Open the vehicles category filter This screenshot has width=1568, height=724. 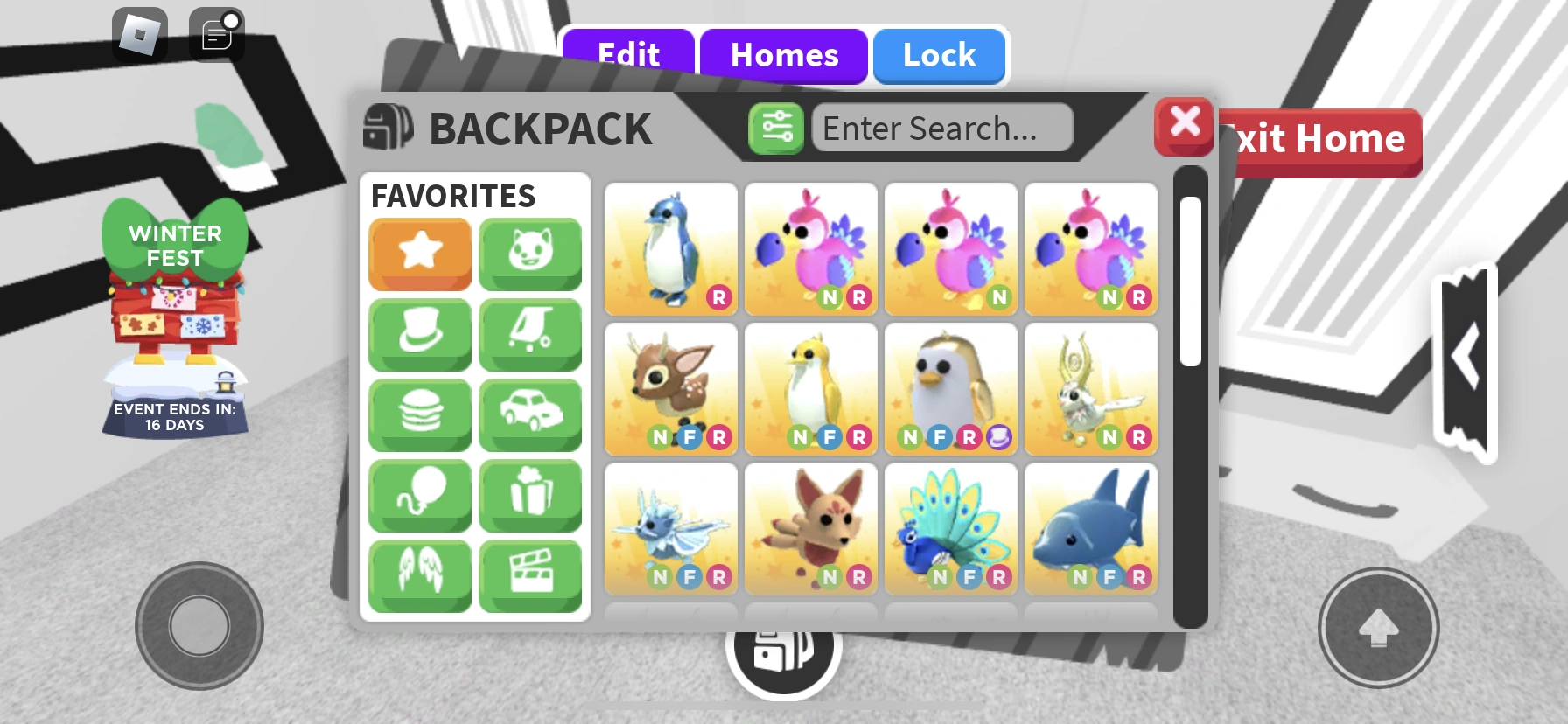click(x=530, y=414)
